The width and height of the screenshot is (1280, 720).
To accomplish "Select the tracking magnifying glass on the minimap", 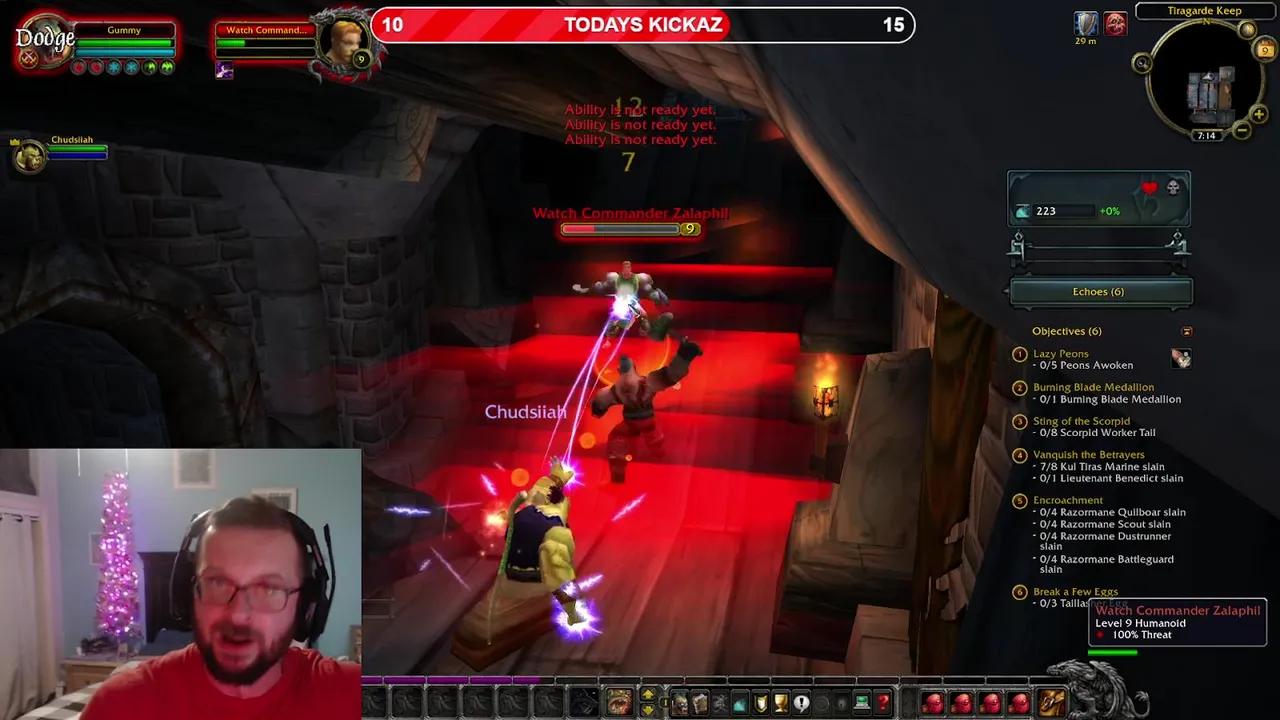I will [x=1140, y=62].
